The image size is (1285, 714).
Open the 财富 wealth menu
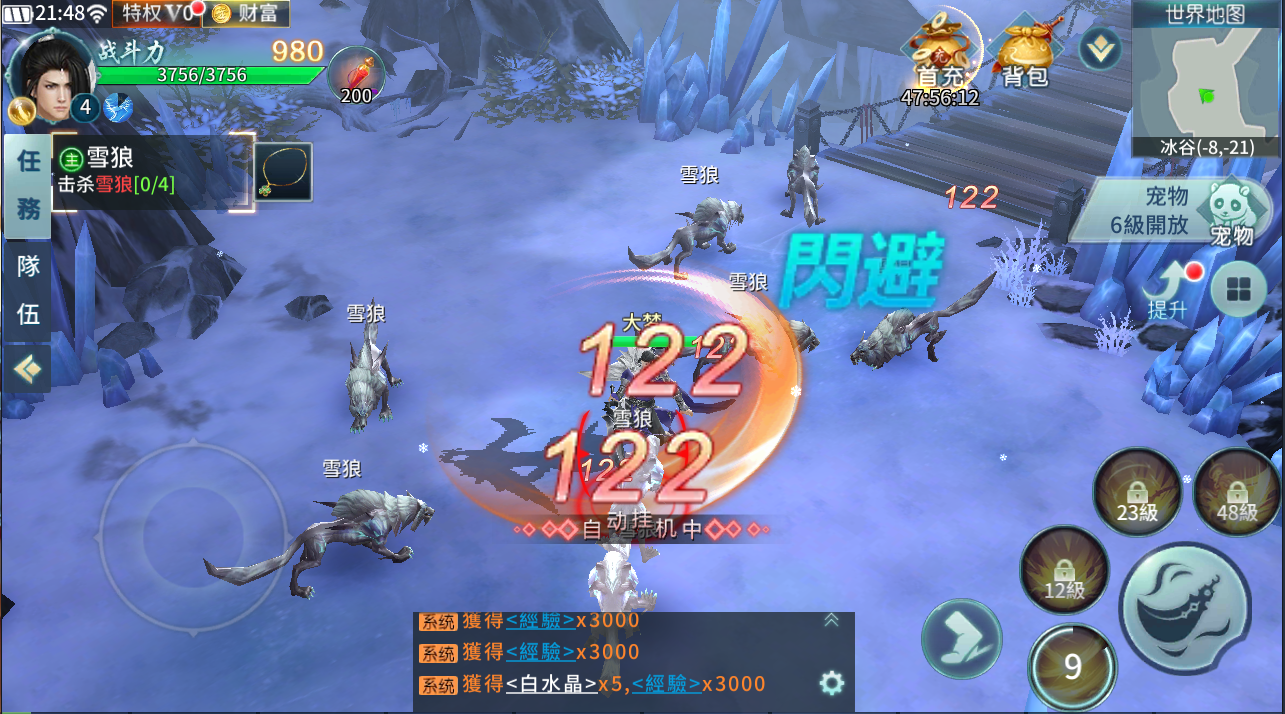245,13
